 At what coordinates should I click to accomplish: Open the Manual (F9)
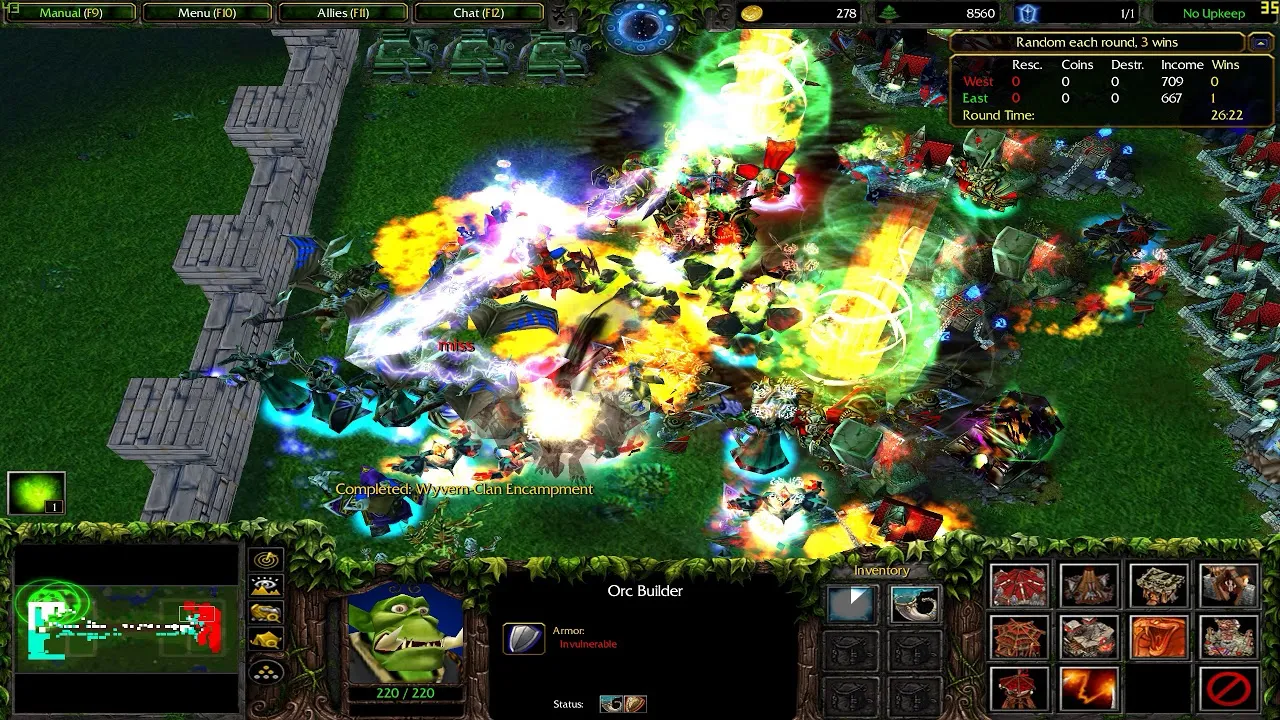point(71,13)
